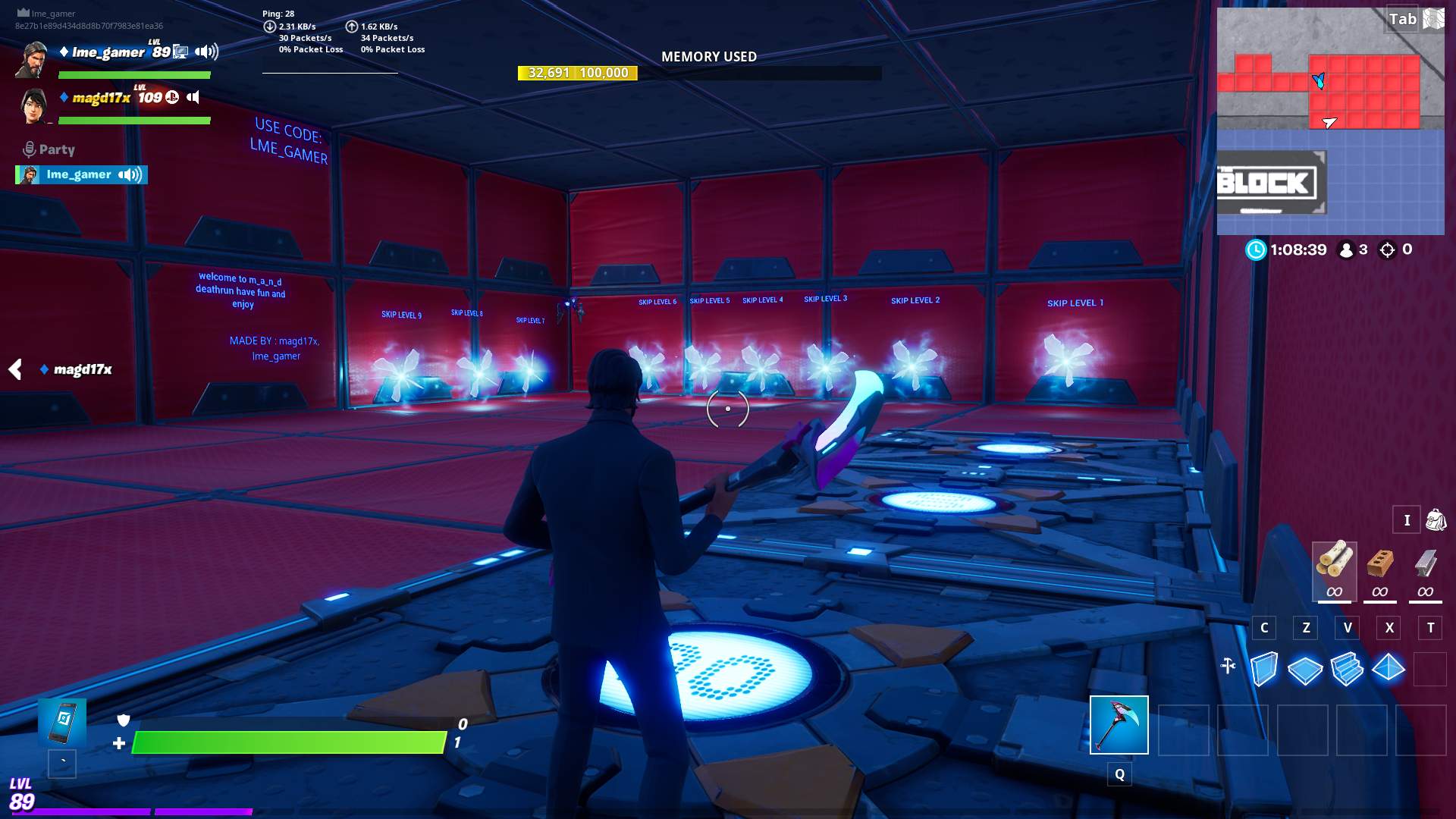The height and width of the screenshot is (819, 1456).
Task: Click the arrow beside magd17x
Action: (15, 369)
